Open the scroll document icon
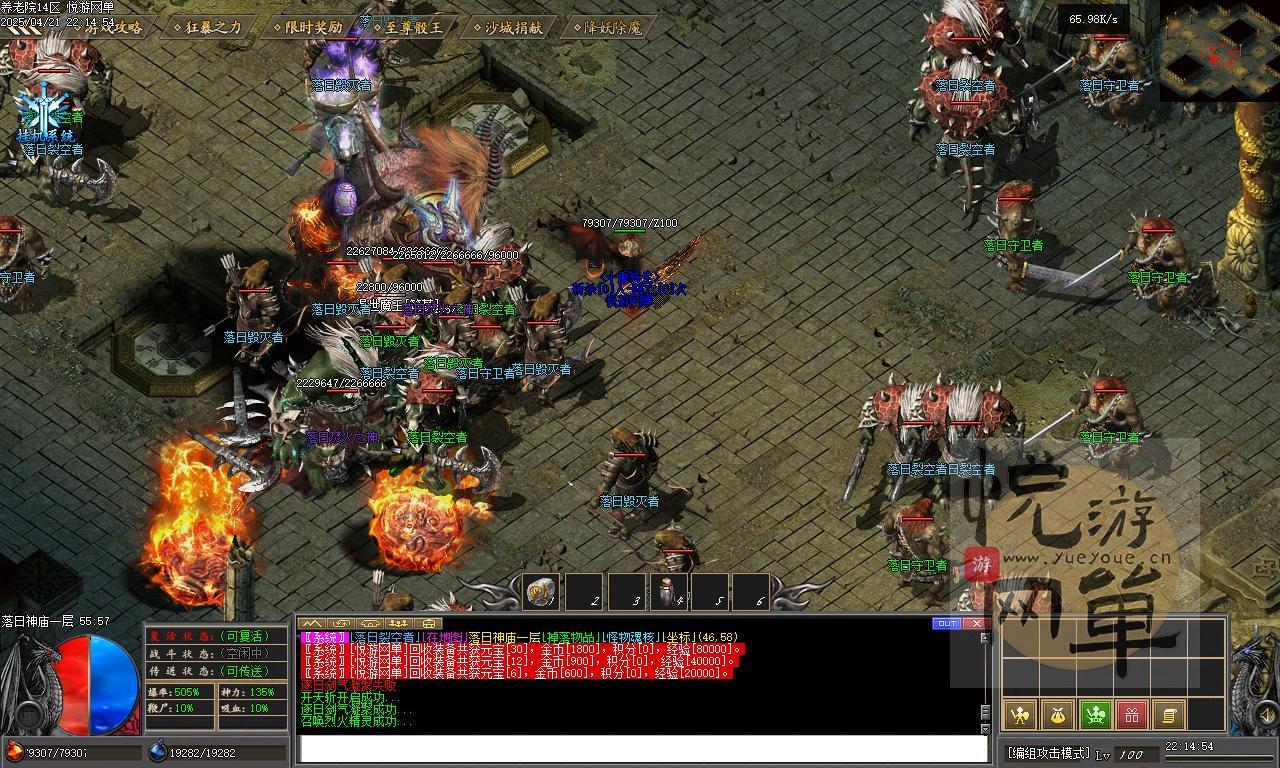 [x=1168, y=715]
